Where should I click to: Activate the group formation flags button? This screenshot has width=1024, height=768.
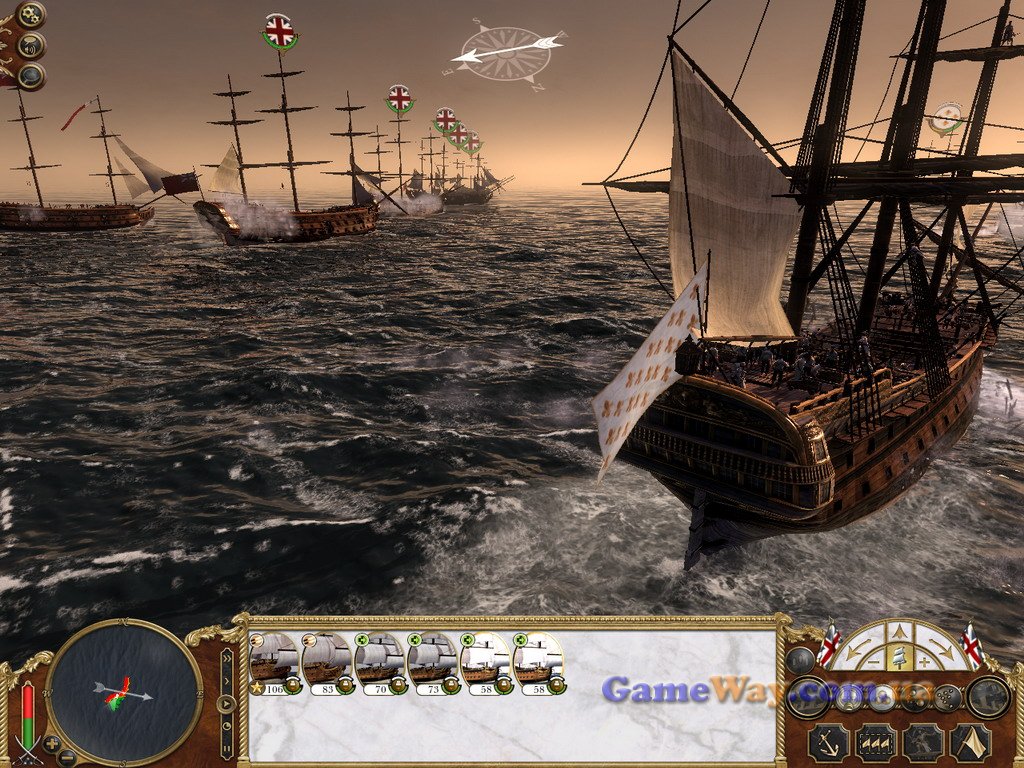[x=875, y=742]
